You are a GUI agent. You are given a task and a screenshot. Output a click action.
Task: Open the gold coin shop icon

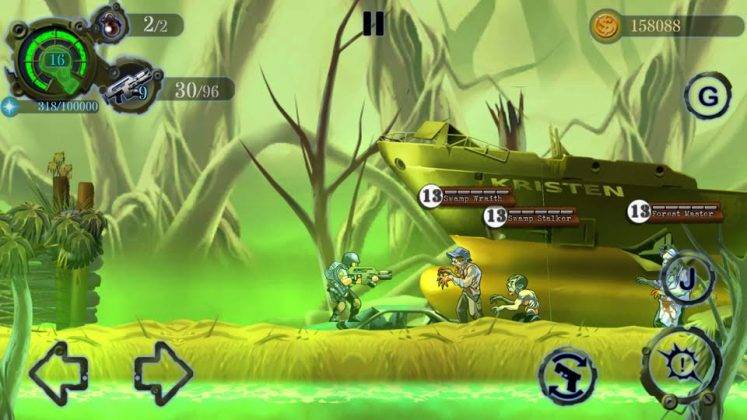coord(604,25)
